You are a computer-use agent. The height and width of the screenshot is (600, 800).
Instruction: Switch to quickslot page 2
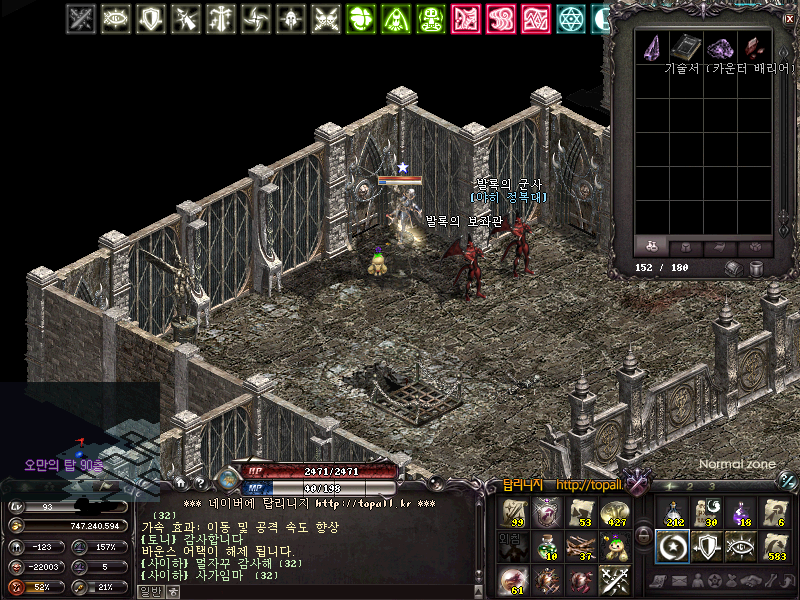pos(690,485)
